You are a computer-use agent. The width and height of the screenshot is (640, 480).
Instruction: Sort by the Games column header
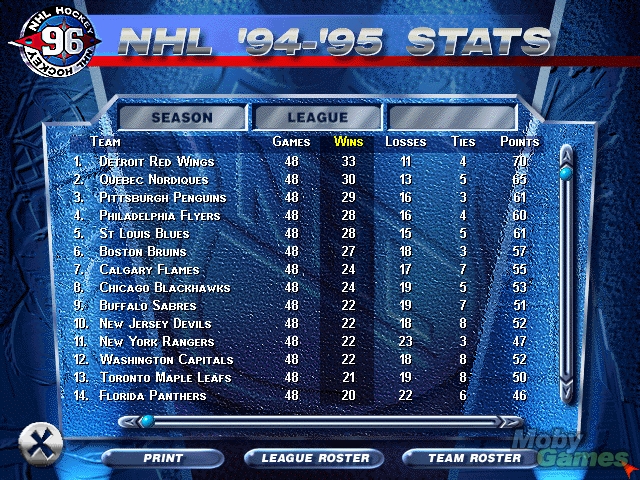pos(291,142)
